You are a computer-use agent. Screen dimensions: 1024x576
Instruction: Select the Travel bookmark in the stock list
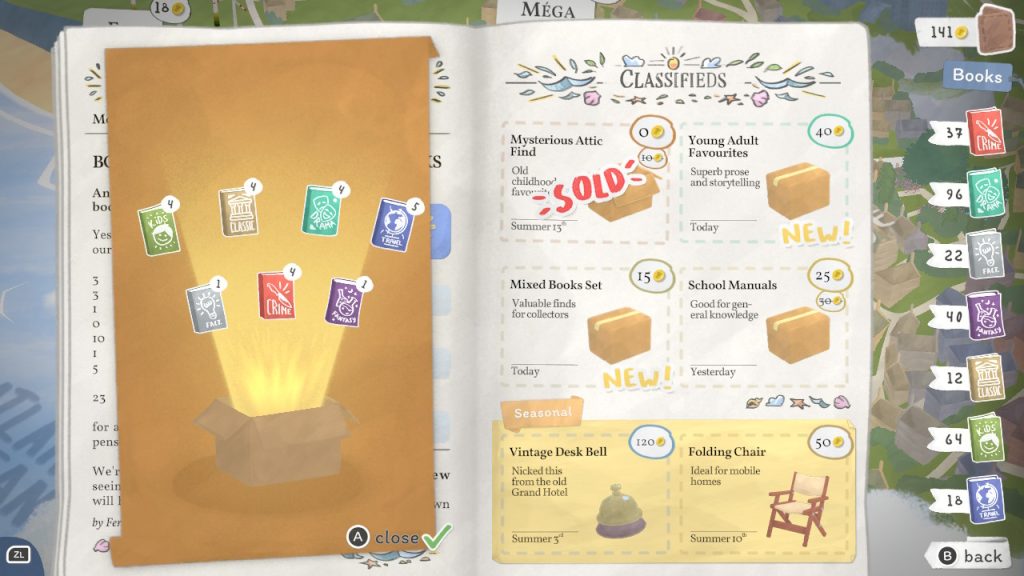coord(986,500)
